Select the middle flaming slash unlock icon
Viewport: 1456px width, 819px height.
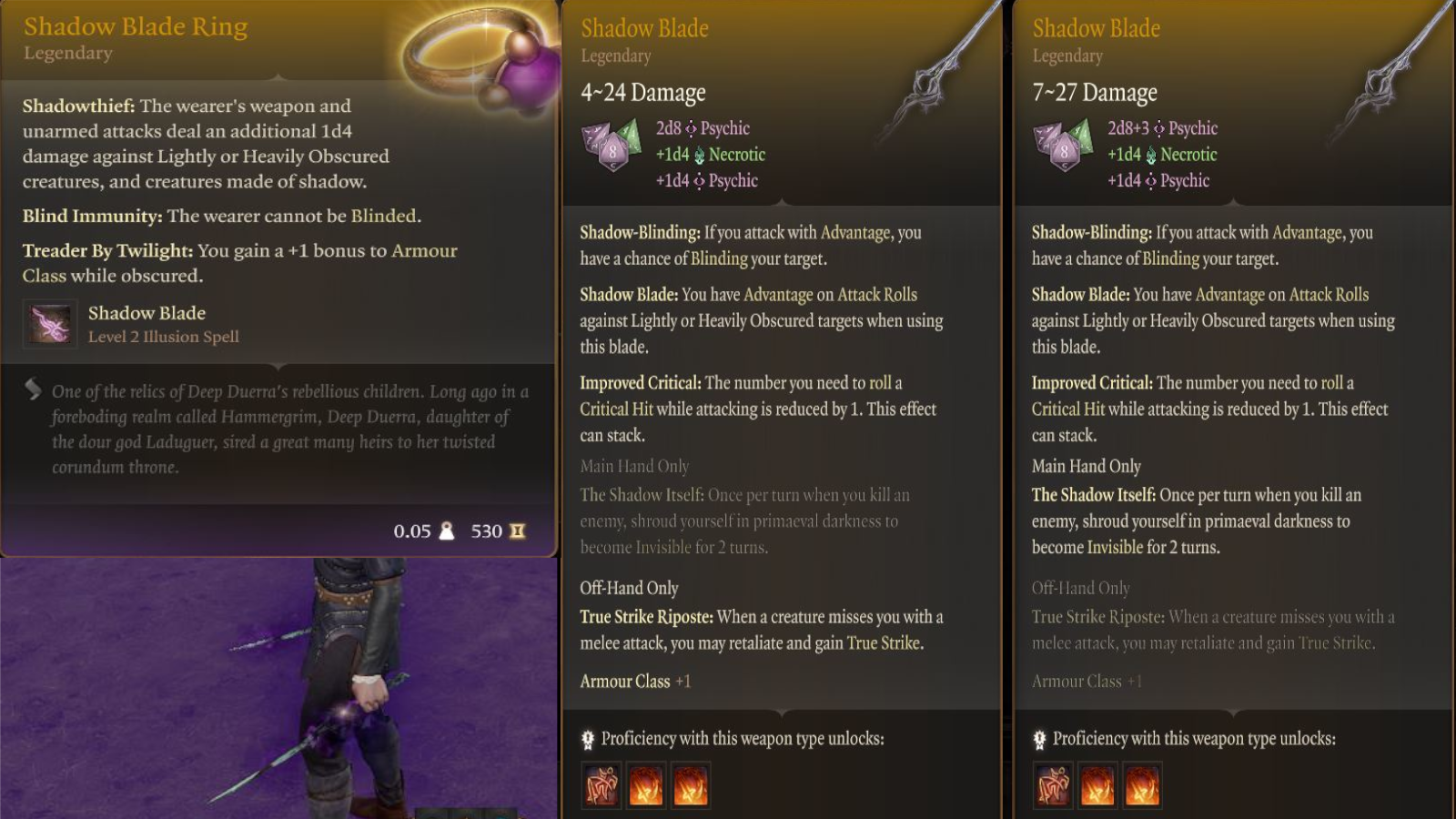point(647,784)
